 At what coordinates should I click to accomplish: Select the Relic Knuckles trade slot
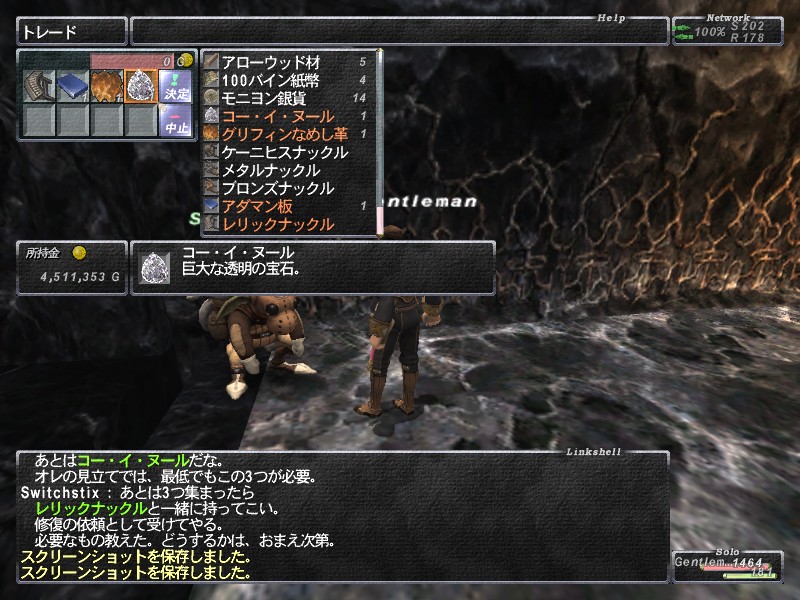tap(38, 87)
